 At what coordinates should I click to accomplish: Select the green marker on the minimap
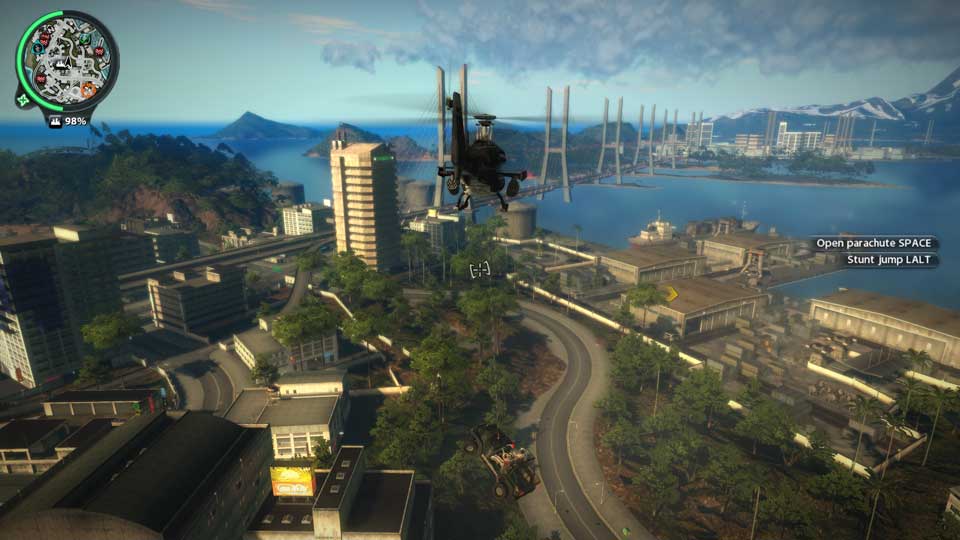84,39
